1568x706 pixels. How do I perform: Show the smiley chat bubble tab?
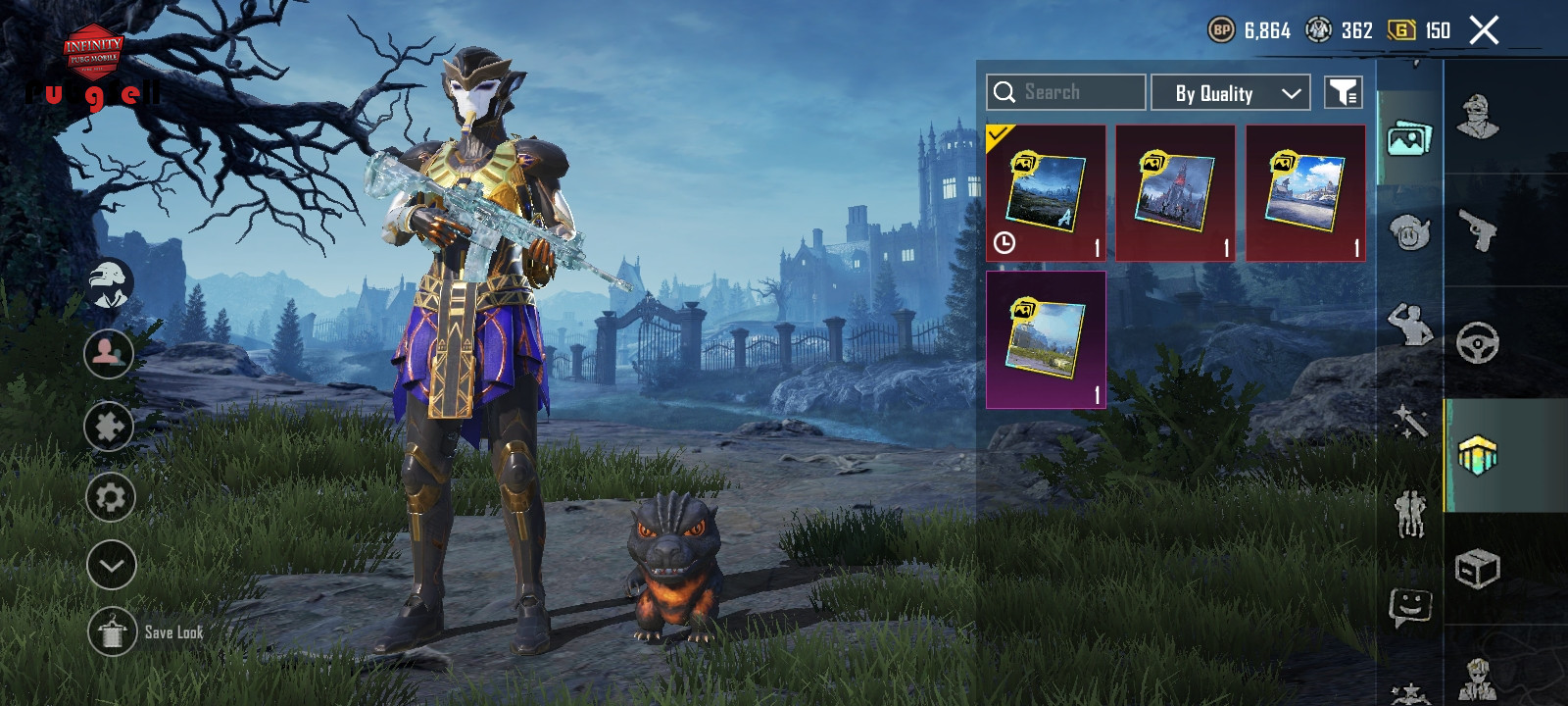pos(1409,607)
